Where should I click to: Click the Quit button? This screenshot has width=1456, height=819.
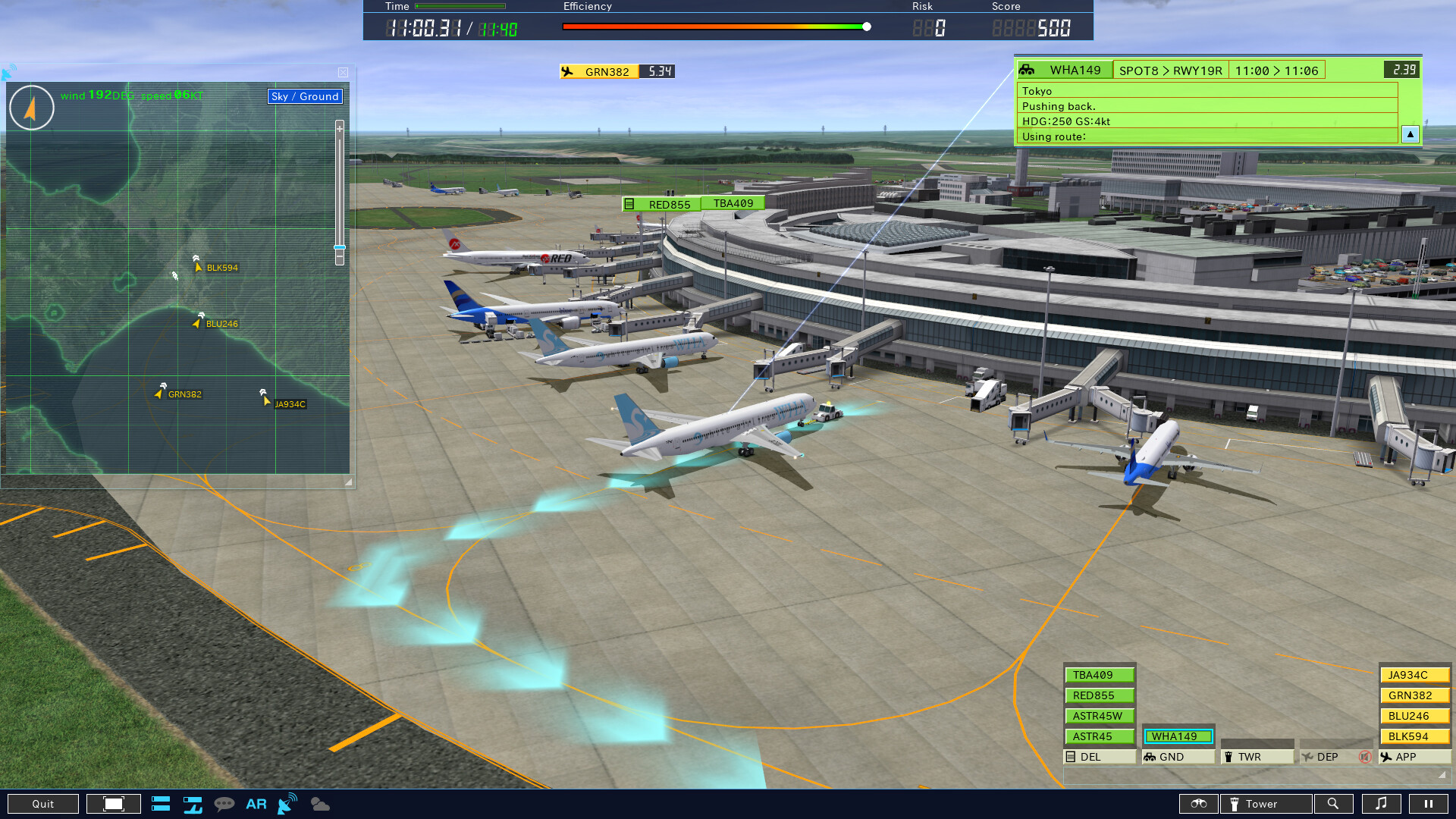43,803
